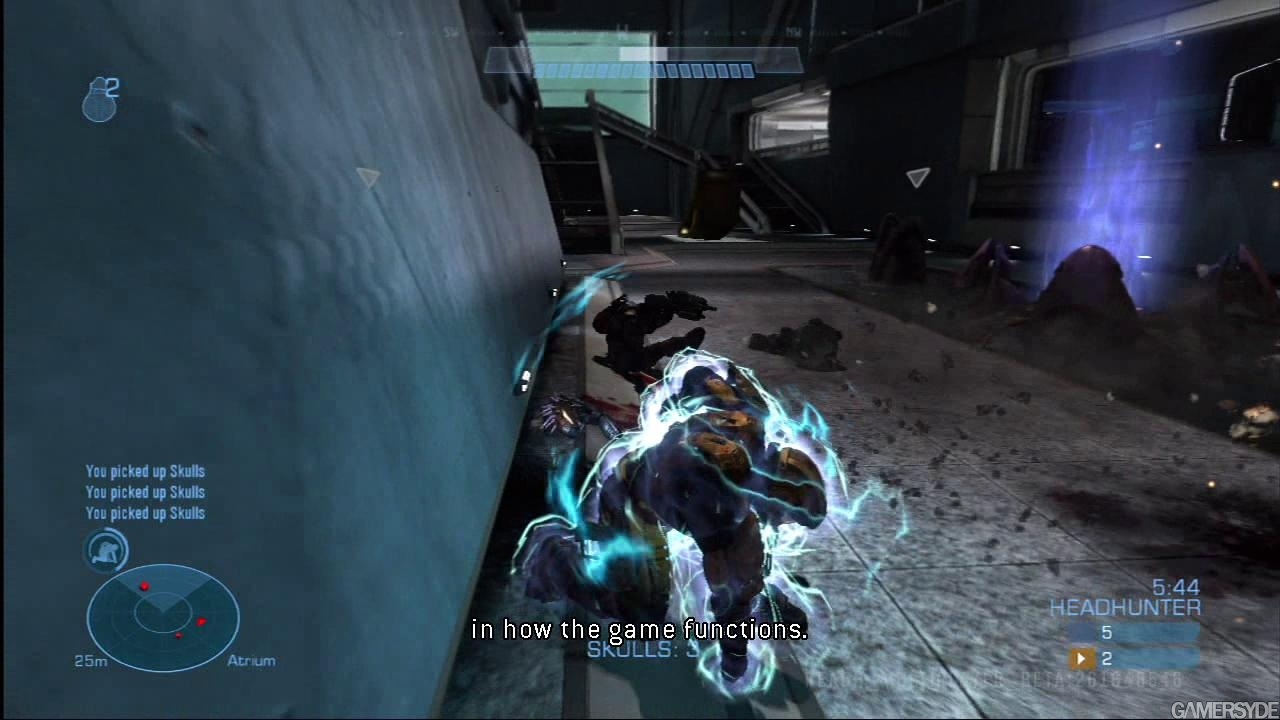Activate the armor ability icon
The height and width of the screenshot is (720, 1280).
click(106, 549)
